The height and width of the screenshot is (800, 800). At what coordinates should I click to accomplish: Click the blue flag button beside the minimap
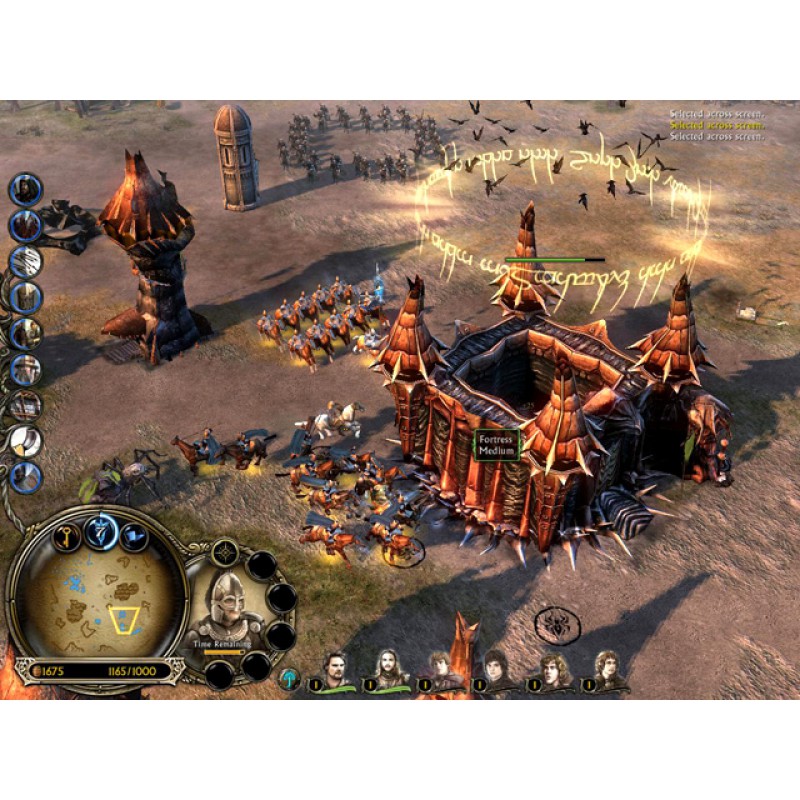(134, 538)
